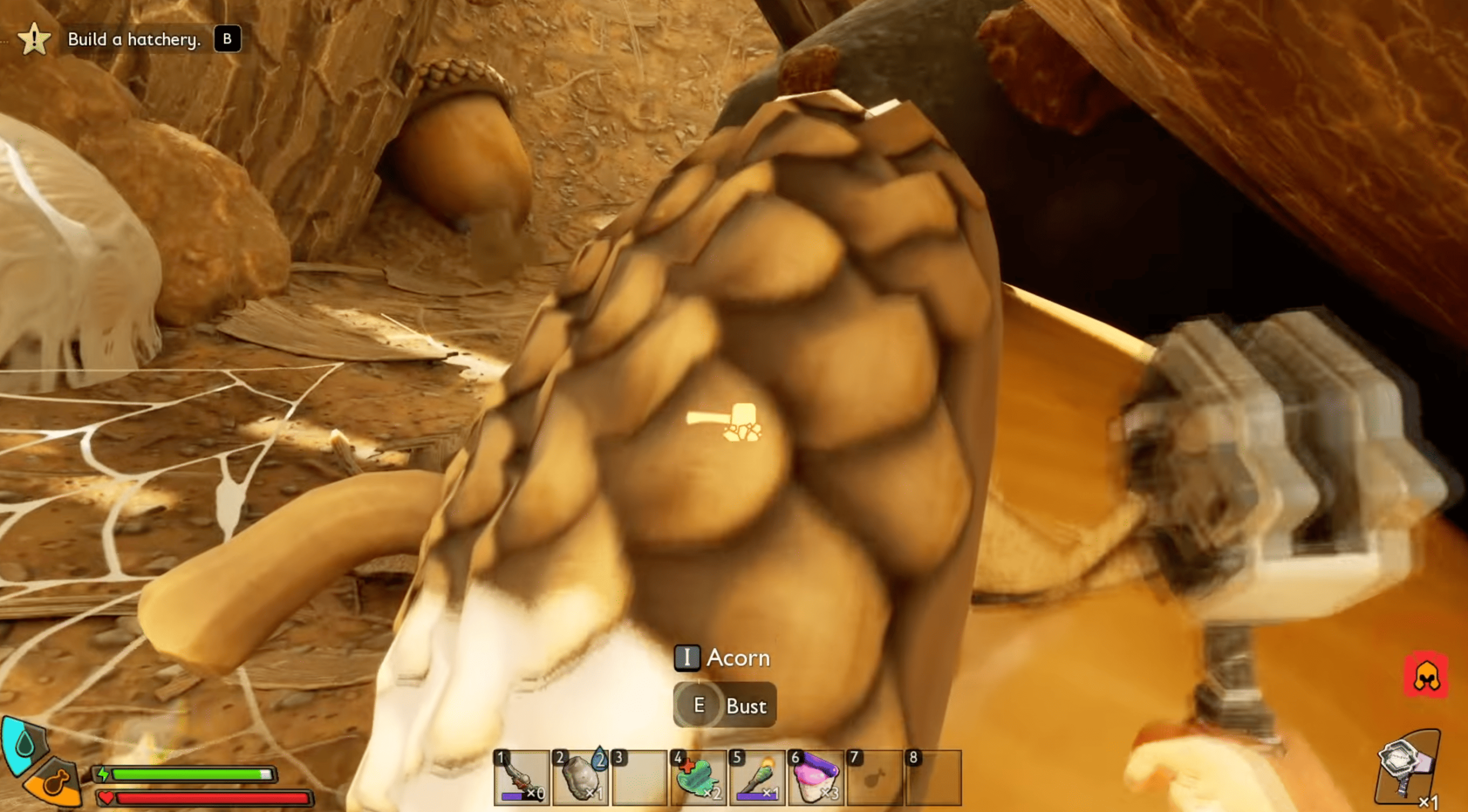The height and width of the screenshot is (812, 1468).
Task: Click the orange drumstick hunger icon
Action: (x=56, y=782)
